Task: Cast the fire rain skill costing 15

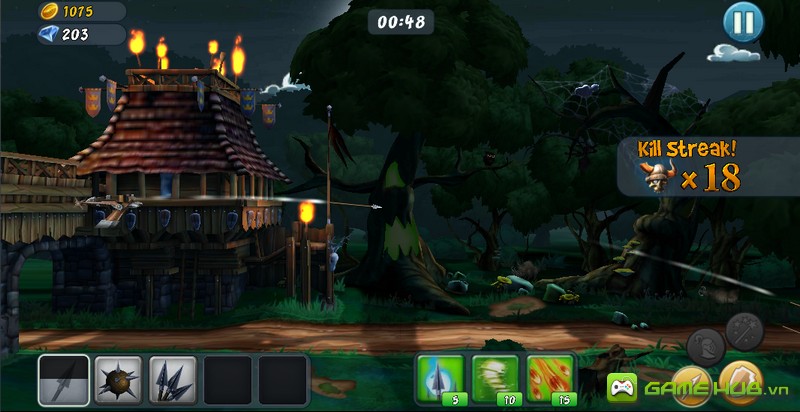Action: (551, 378)
